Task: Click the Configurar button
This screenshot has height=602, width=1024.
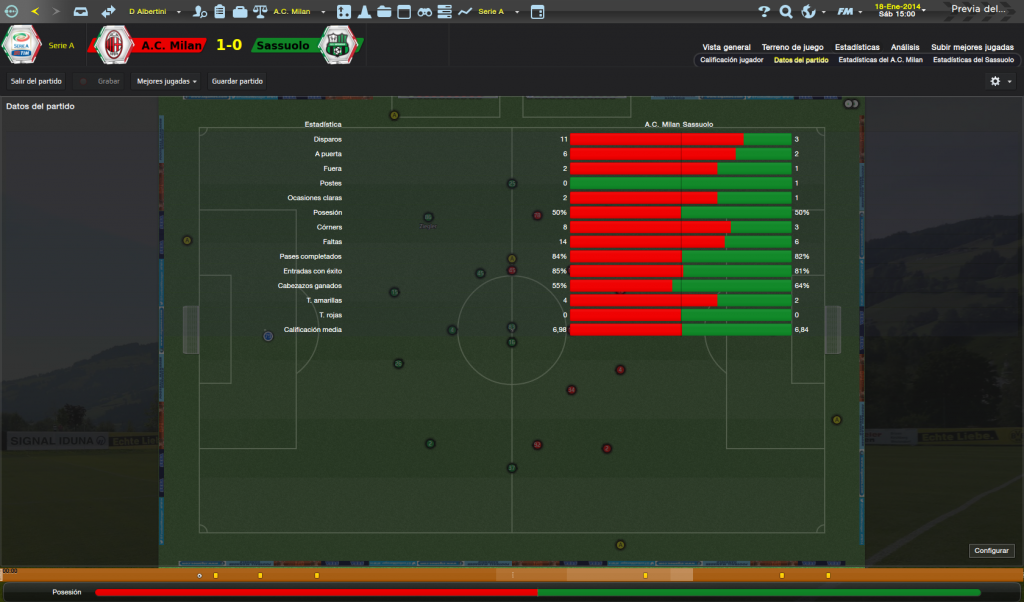Action: (x=992, y=551)
